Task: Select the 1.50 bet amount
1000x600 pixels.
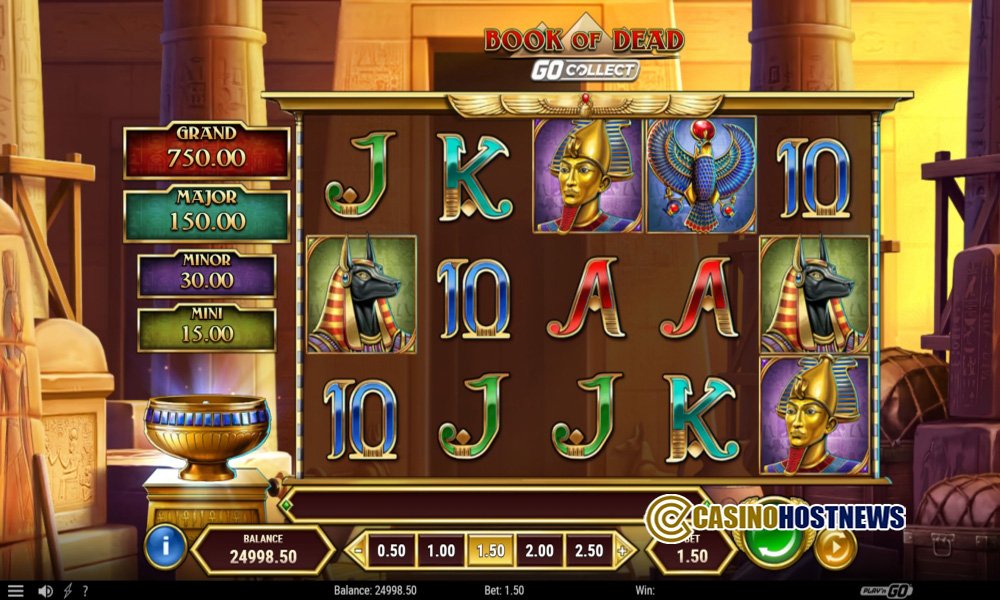Action: [x=490, y=550]
